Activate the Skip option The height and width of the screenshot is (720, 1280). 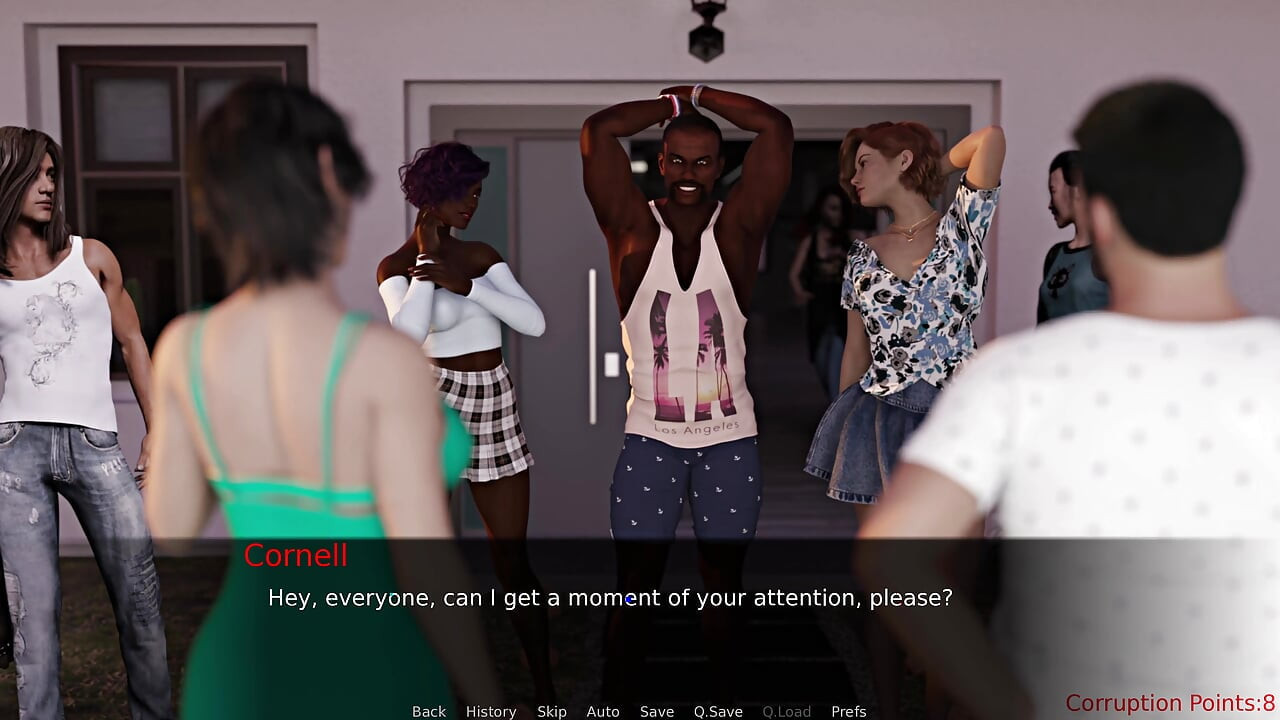(552, 711)
